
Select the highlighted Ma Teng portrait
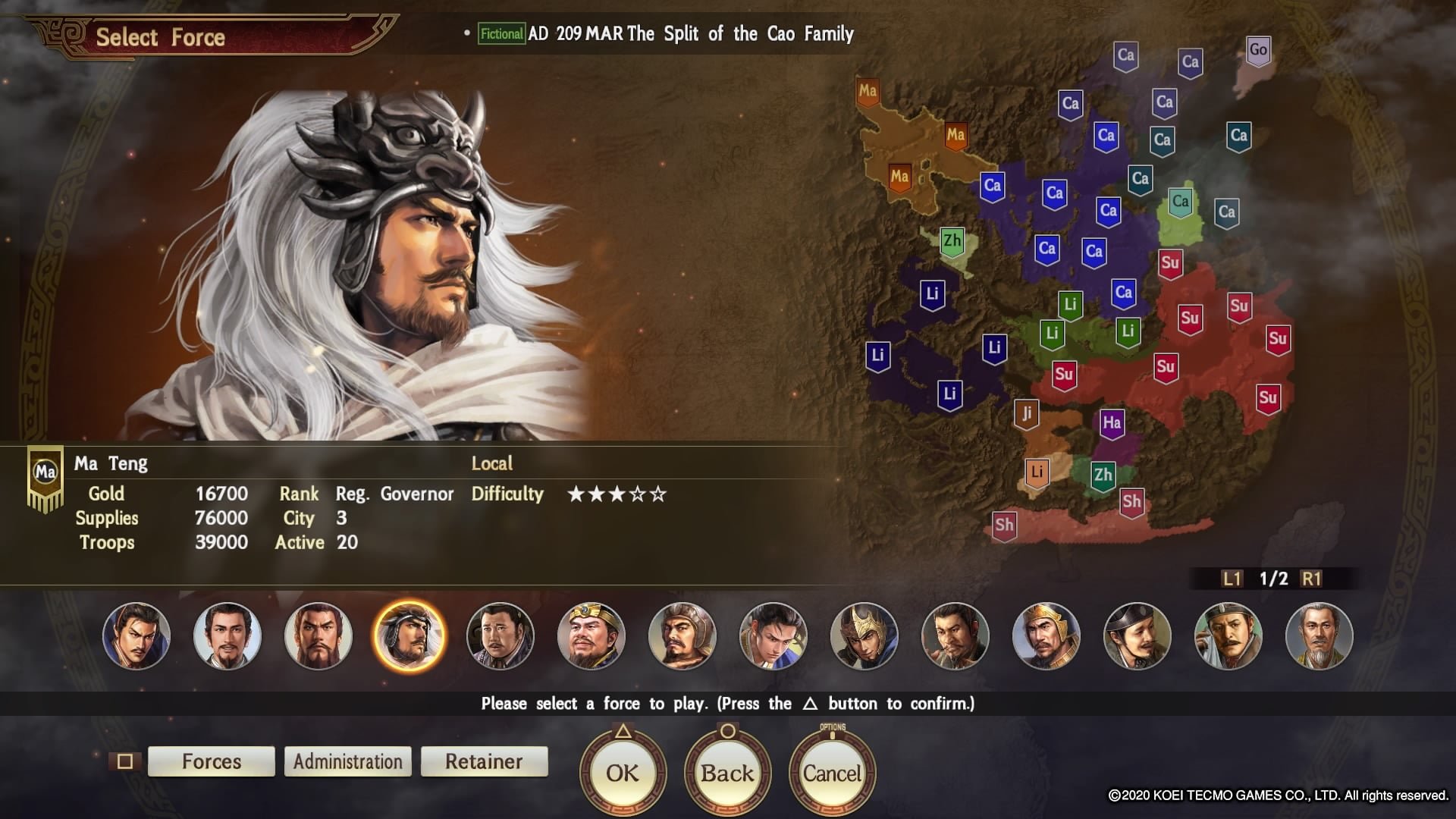pos(409,636)
